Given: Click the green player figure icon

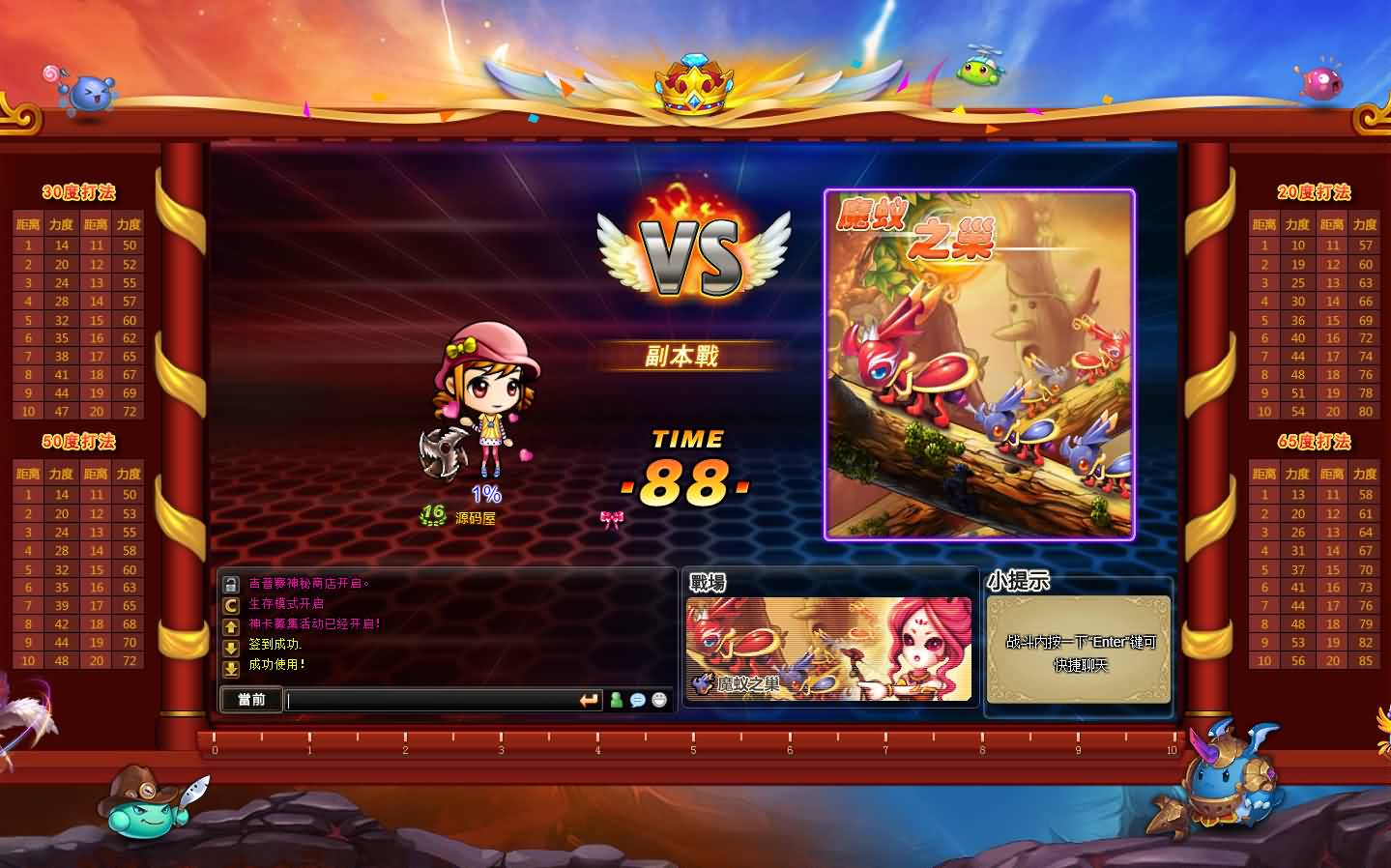Looking at the screenshot, I should click(616, 701).
